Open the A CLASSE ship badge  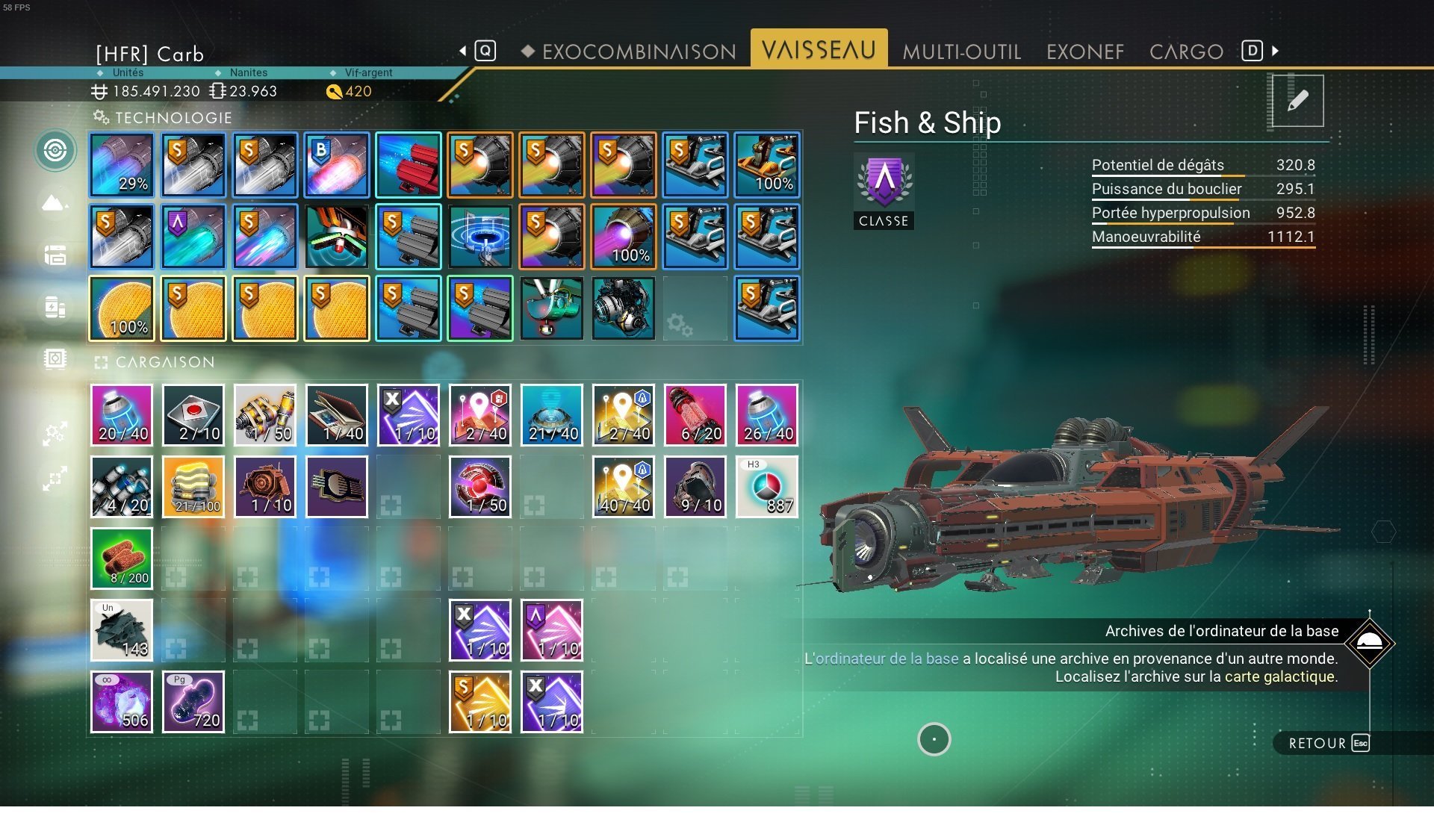(x=884, y=191)
